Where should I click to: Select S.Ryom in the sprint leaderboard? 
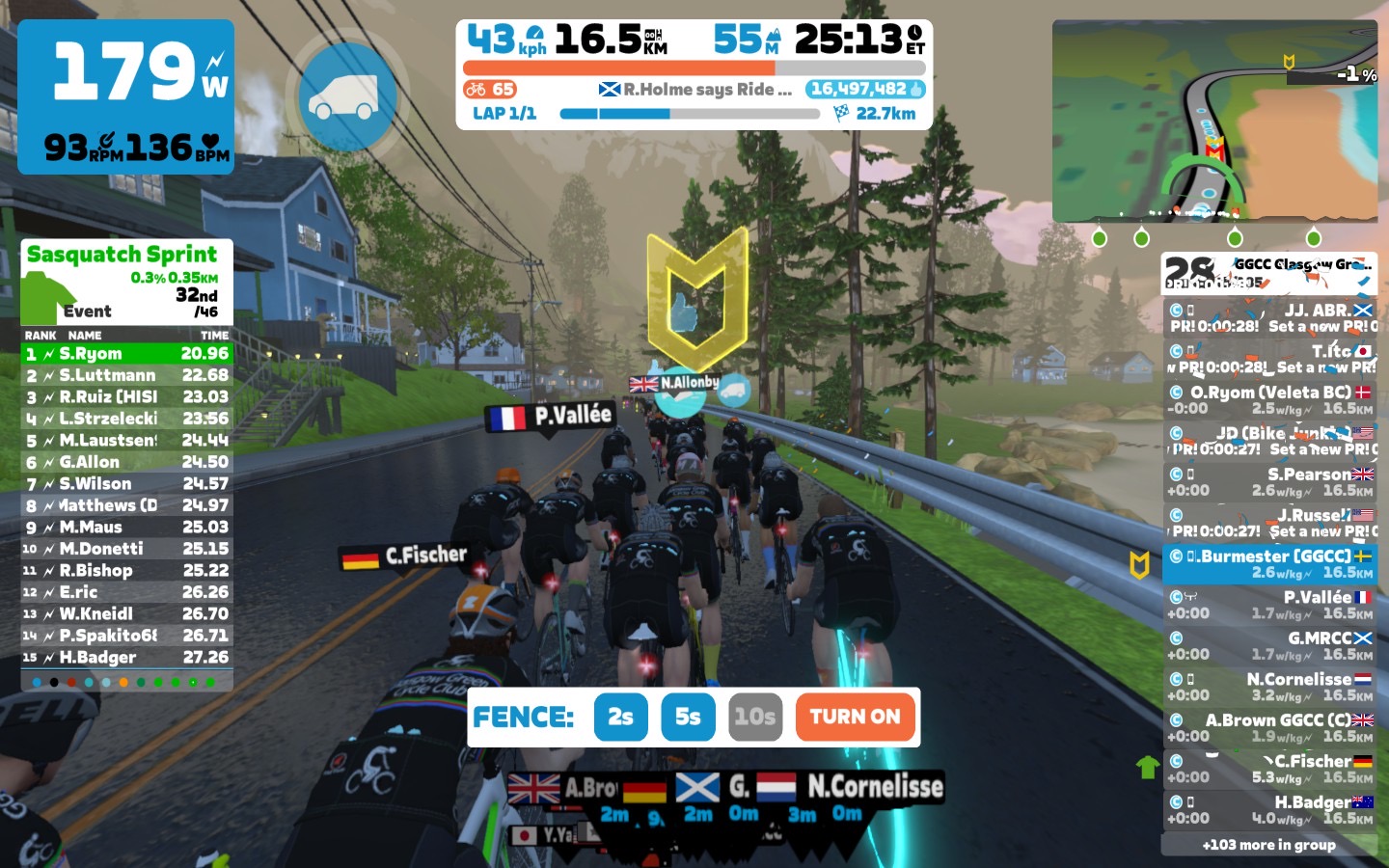click(126, 354)
